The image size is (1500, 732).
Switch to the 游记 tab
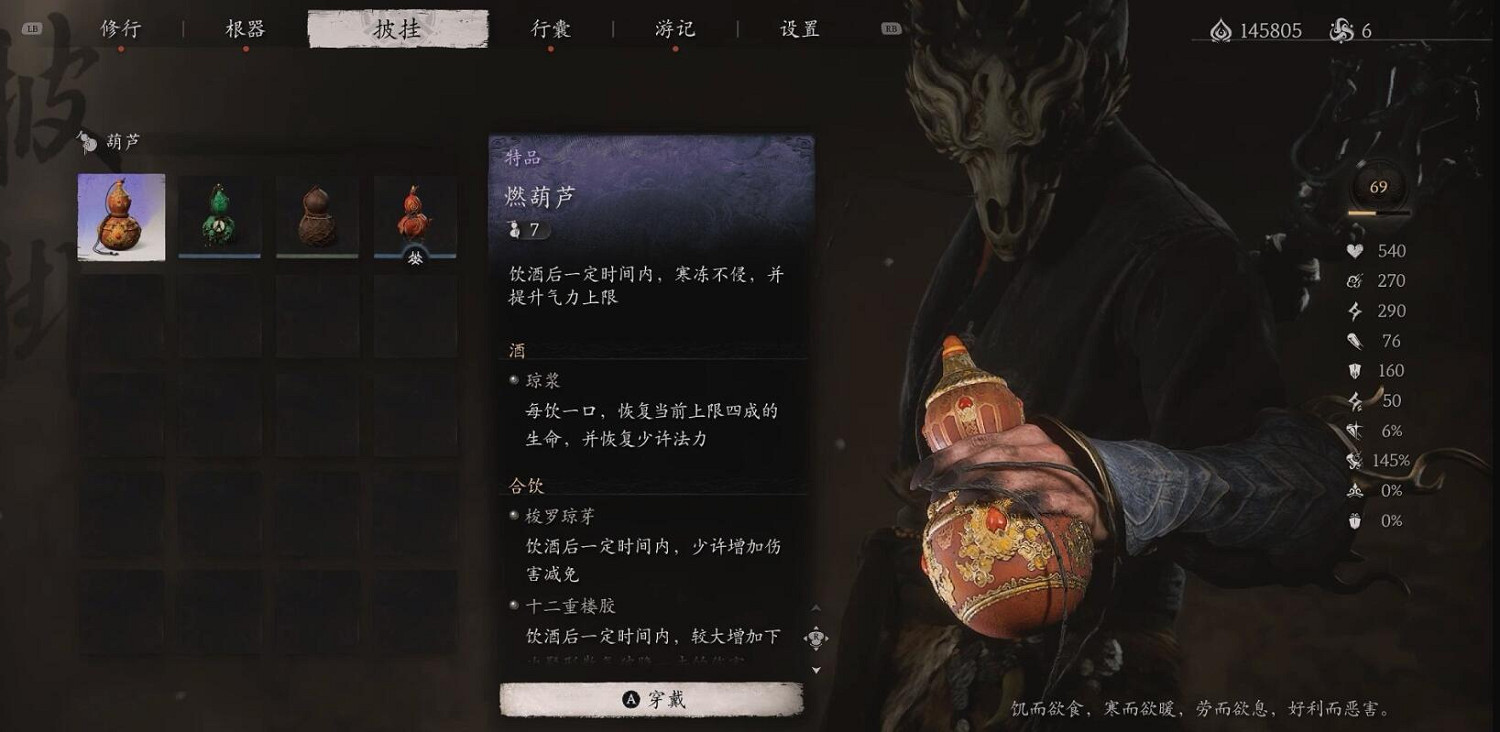coord(672,30)
